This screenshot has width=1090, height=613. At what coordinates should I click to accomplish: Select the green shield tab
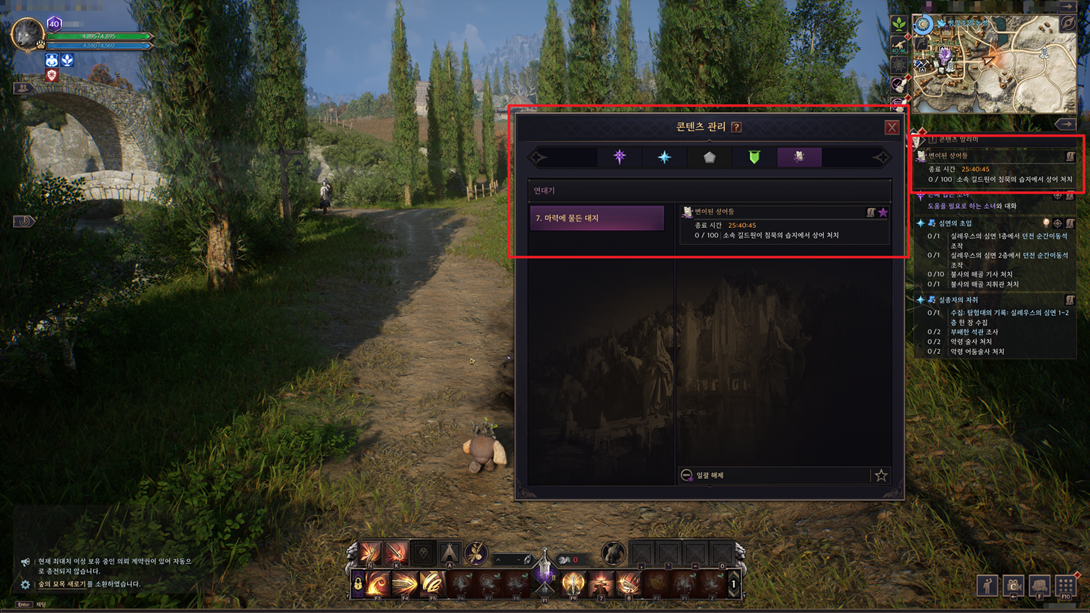754,157
